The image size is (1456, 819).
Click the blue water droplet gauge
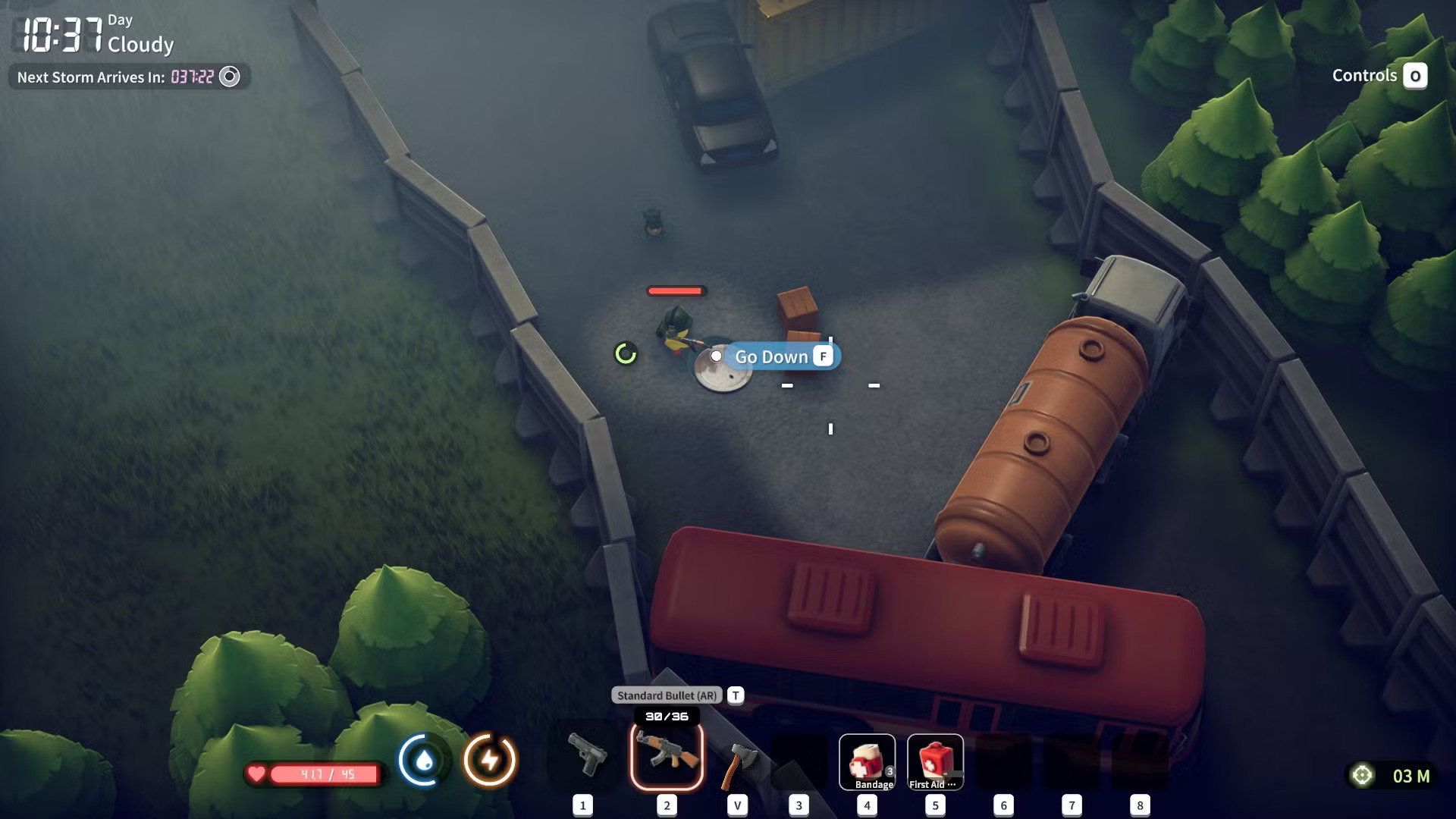(x=422, y=758)
